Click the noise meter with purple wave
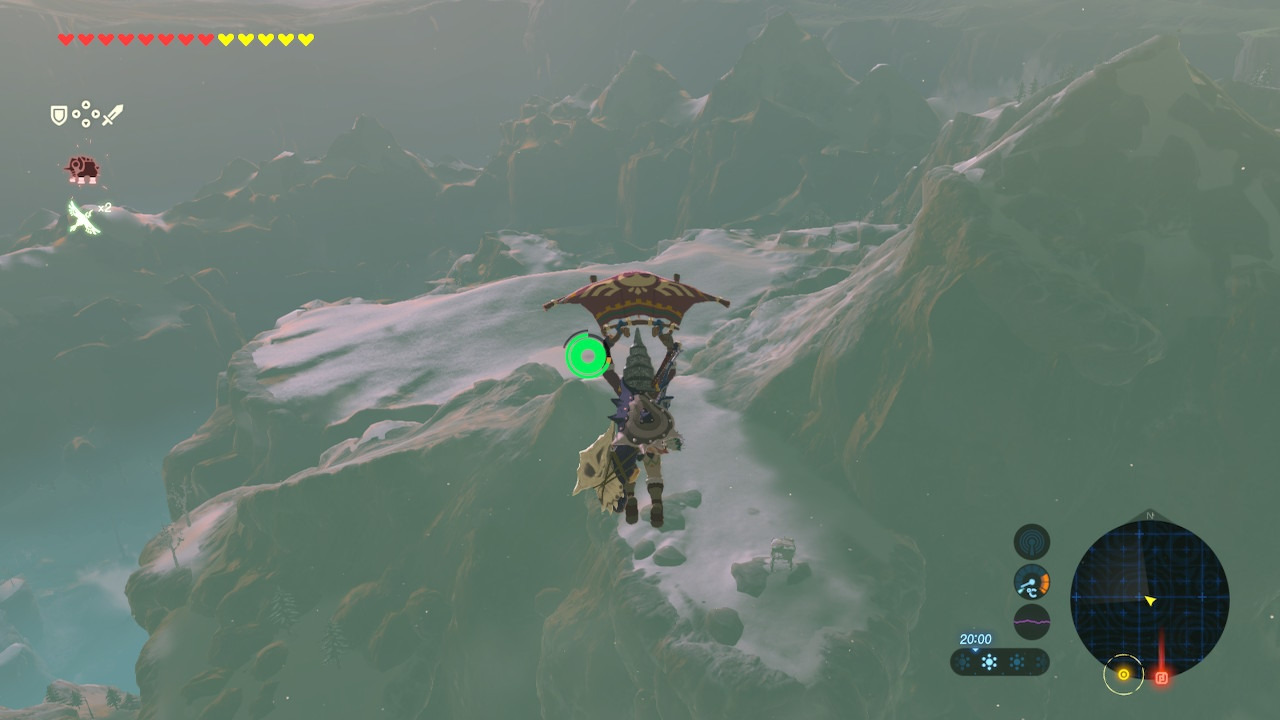 [x=1031, y=621]
